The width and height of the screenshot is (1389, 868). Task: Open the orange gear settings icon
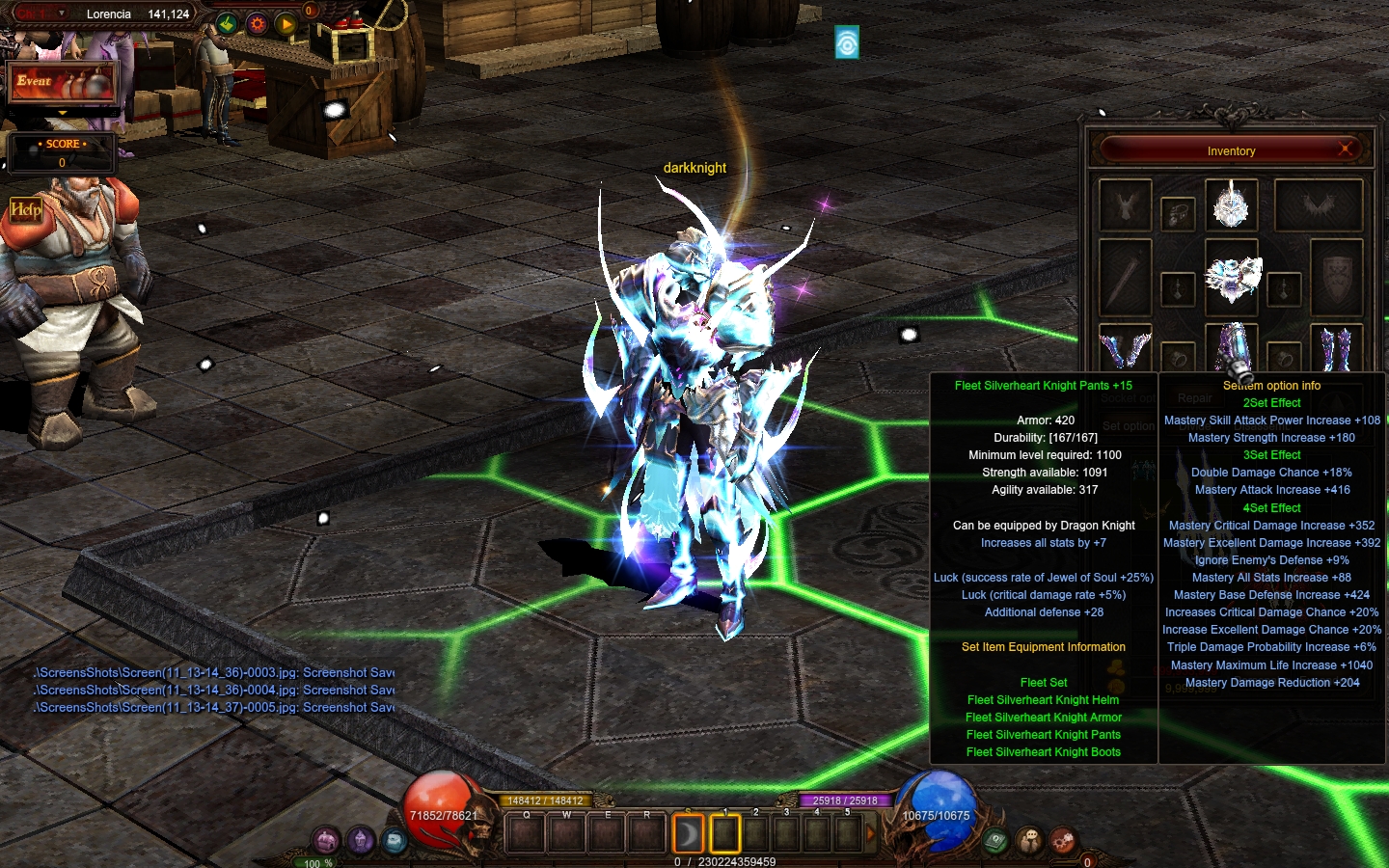coord(257,24)
